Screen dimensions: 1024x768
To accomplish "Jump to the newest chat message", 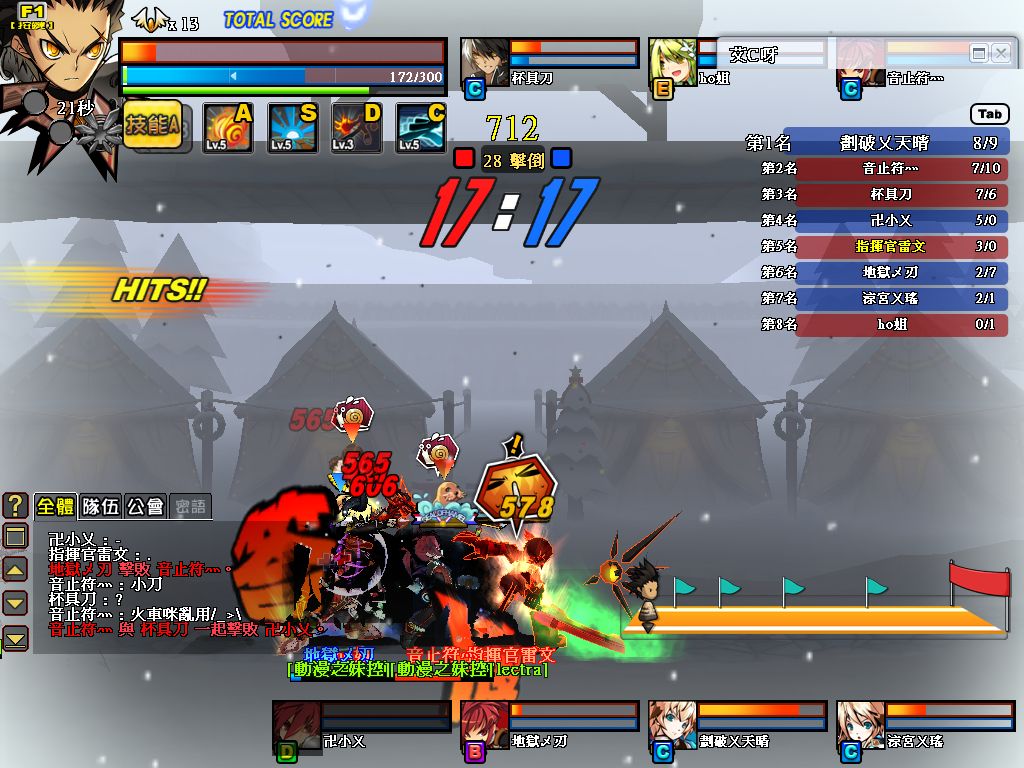I will (x=15, y=637).
